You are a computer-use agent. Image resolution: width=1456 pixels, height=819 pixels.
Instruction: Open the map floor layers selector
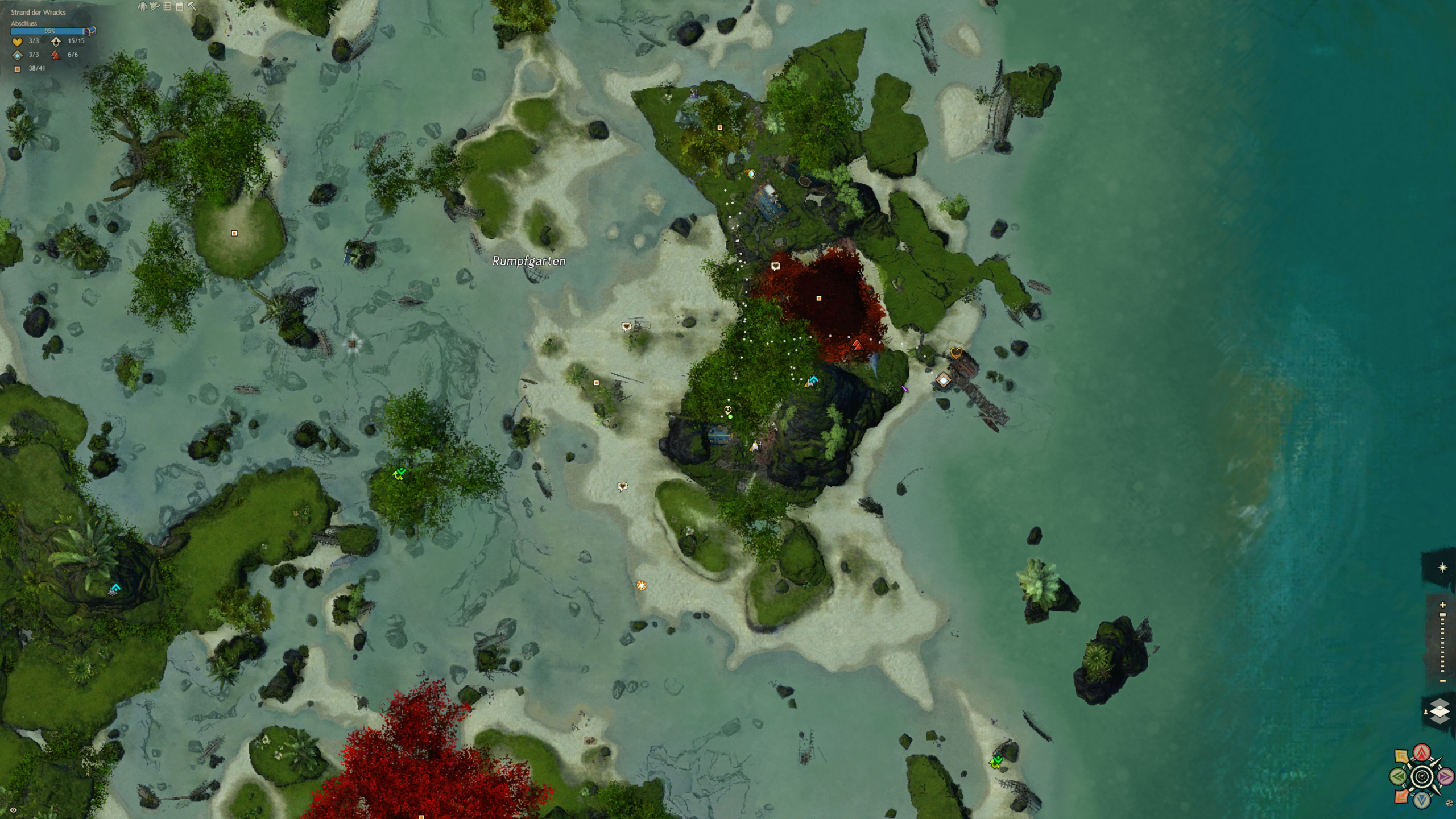tap(1440, 712)
